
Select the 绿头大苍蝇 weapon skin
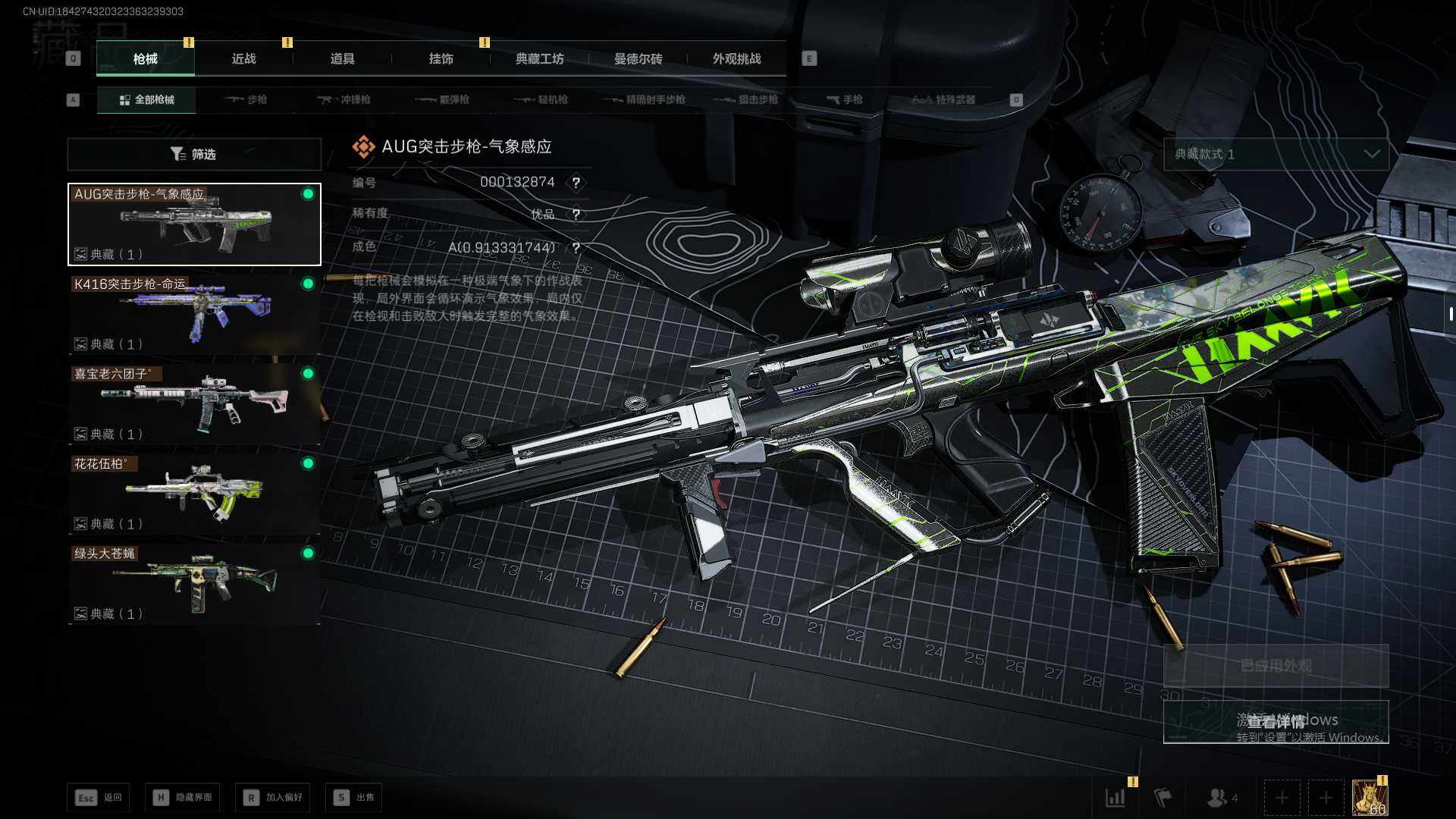194,583
